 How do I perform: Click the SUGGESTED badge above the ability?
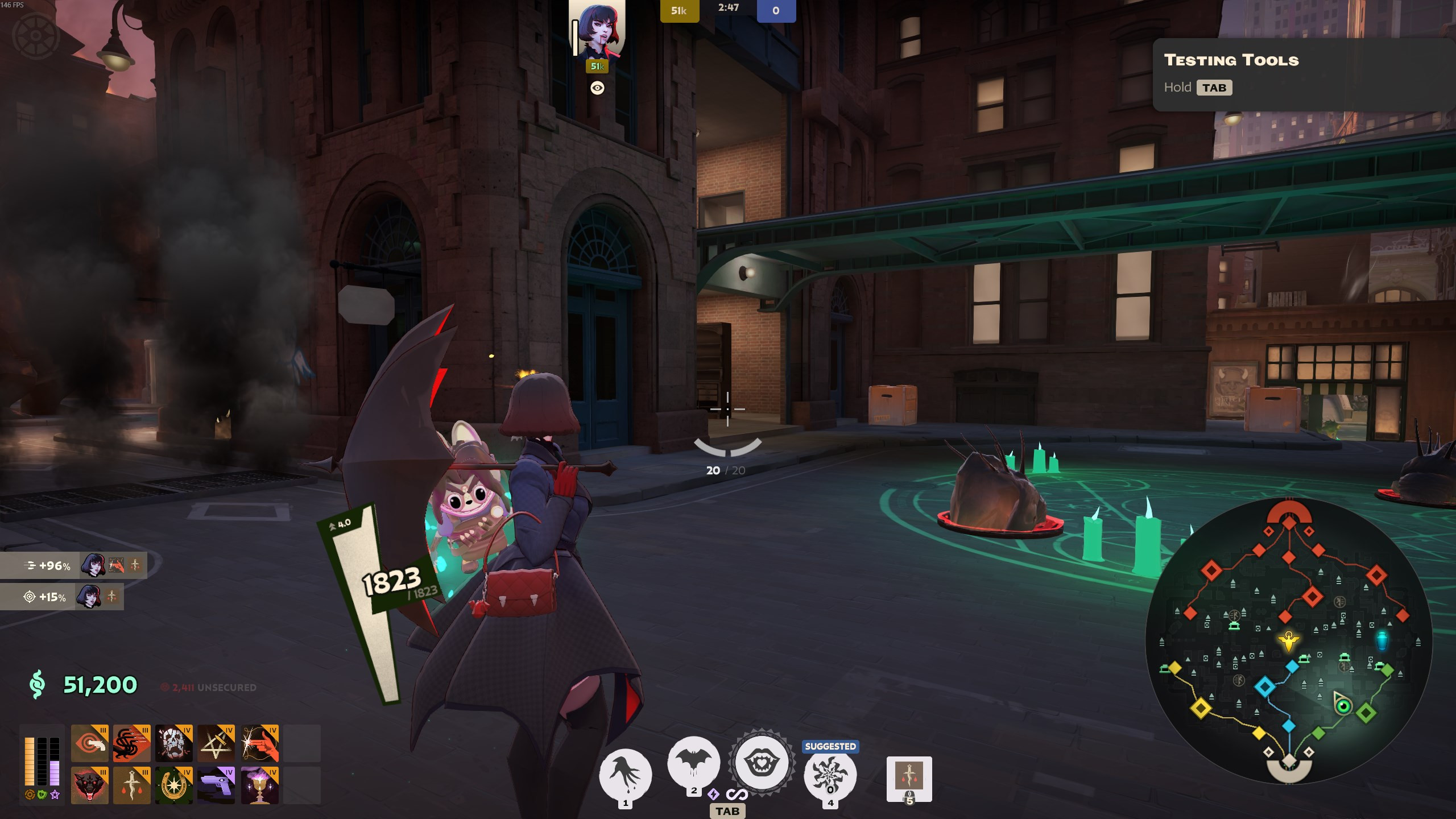[830, 746]
